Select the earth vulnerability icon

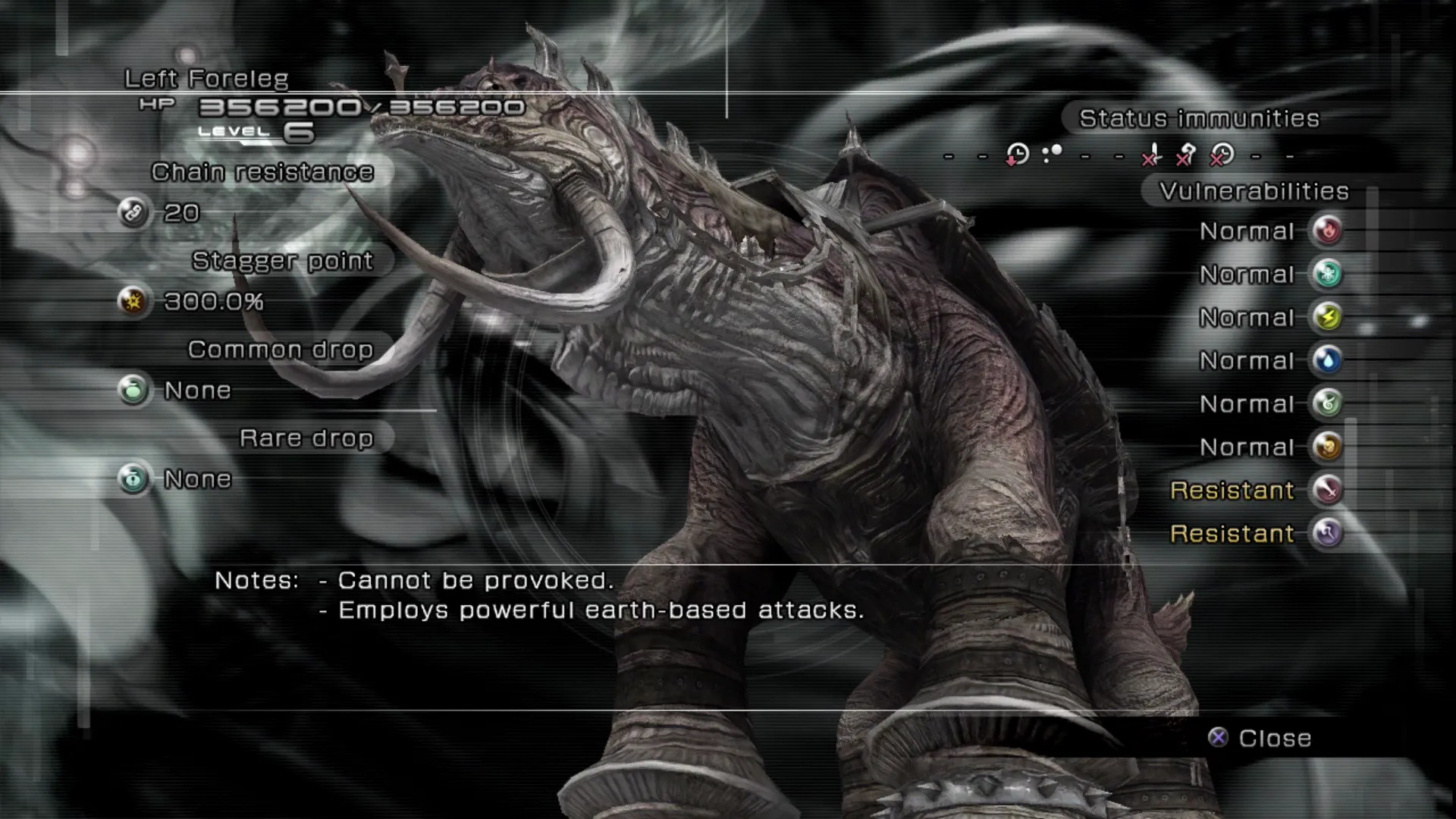[1327, 447]
